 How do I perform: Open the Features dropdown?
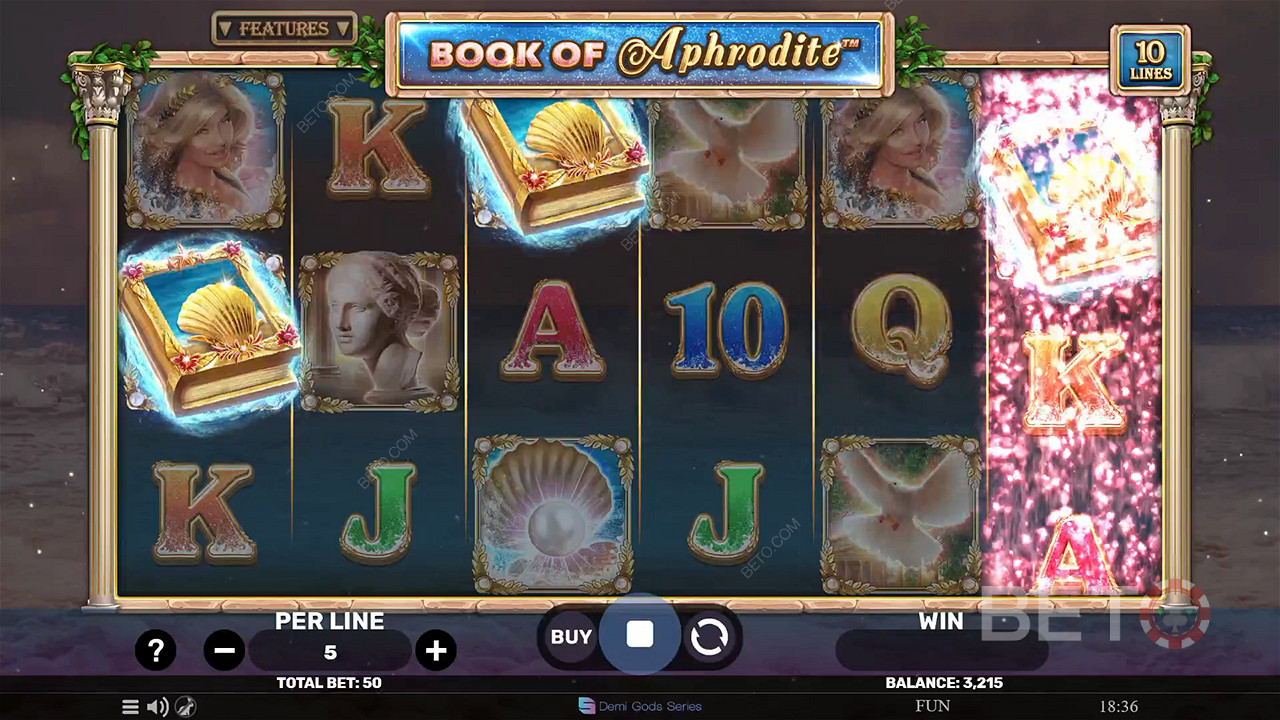(x=285, y=29)
